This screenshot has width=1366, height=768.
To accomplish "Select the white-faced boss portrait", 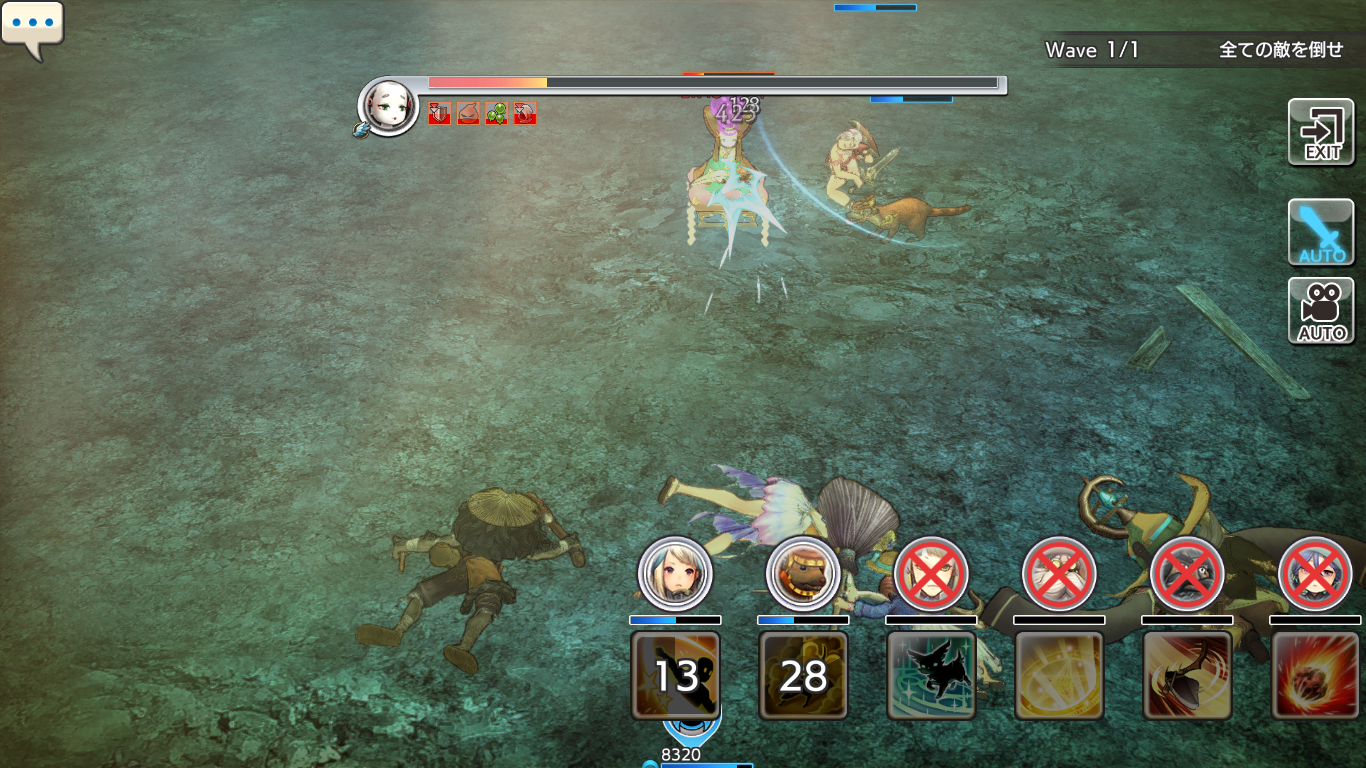I will (x=389, y=107).
